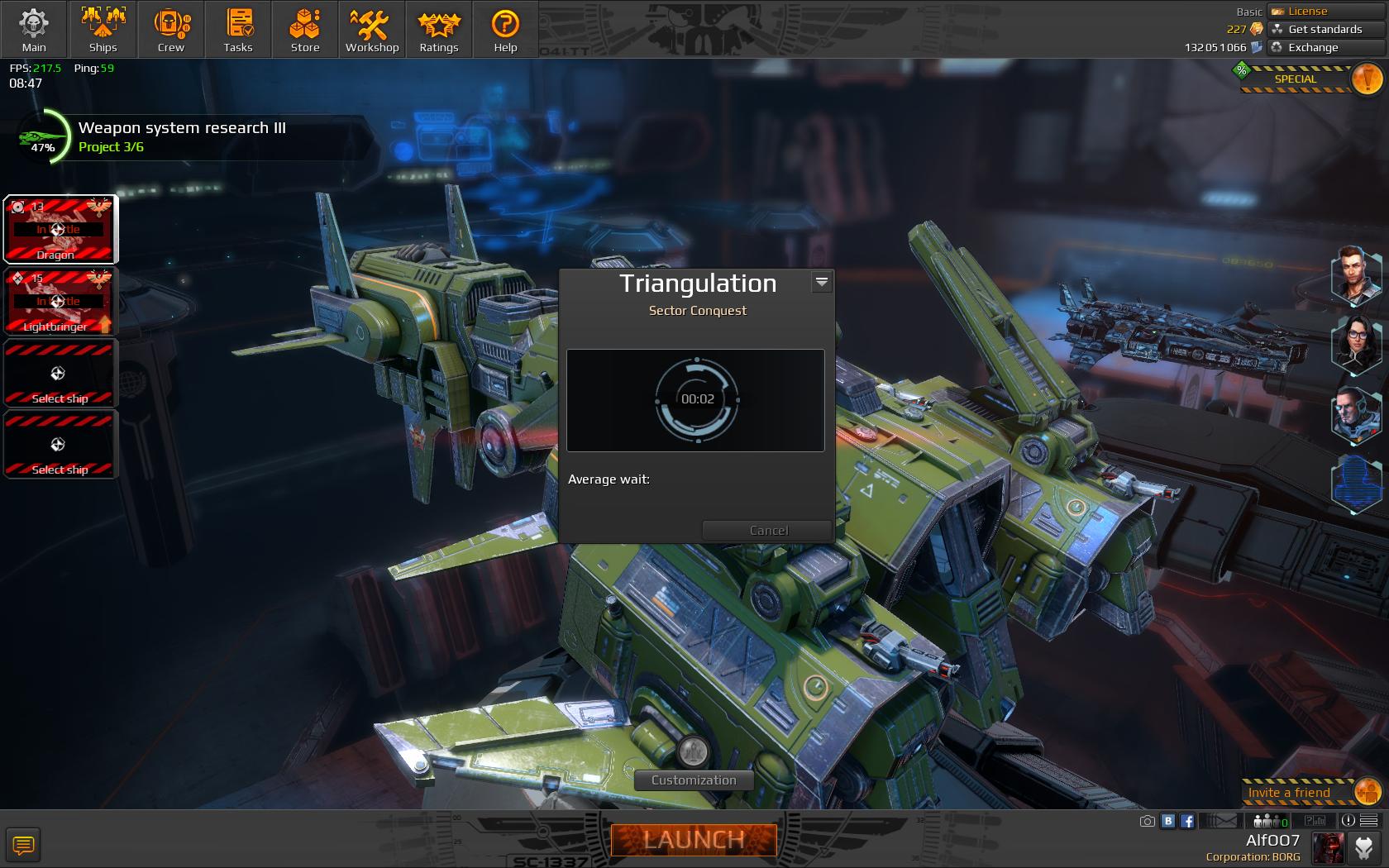Open the Workshop
1389x868 pixels.
(x=372, y=30)
